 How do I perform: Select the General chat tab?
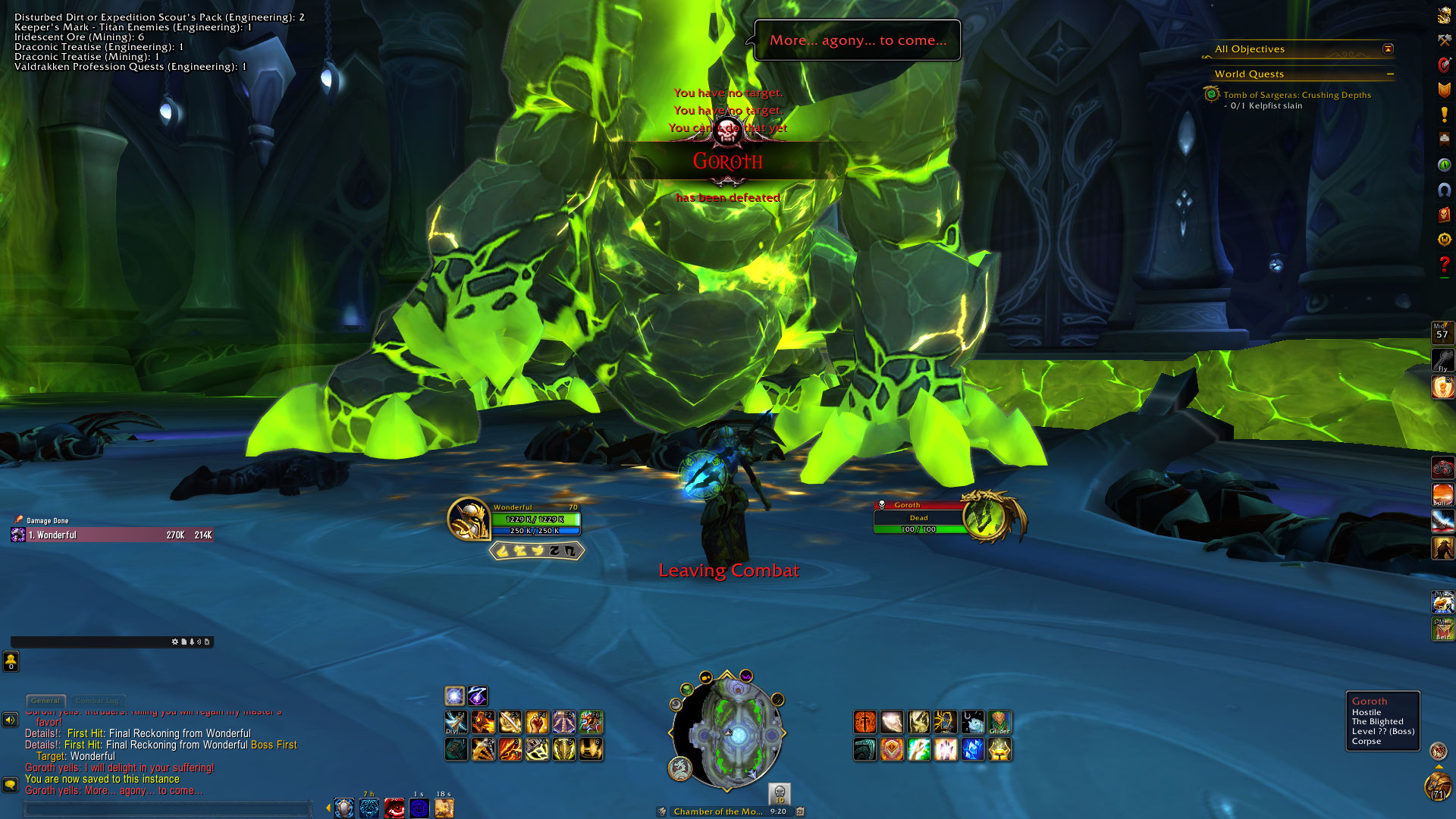pyautogui.click(x=45, y=701)
